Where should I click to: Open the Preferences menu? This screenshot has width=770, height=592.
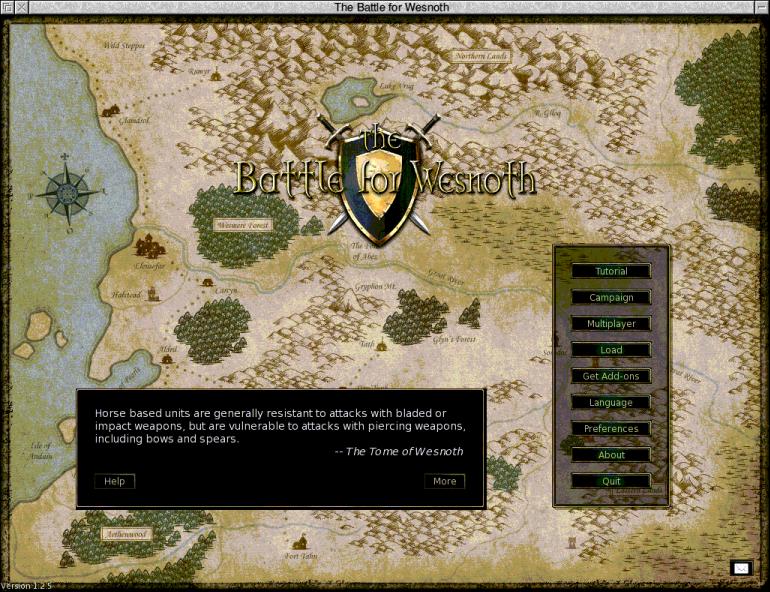coord(611,429)
